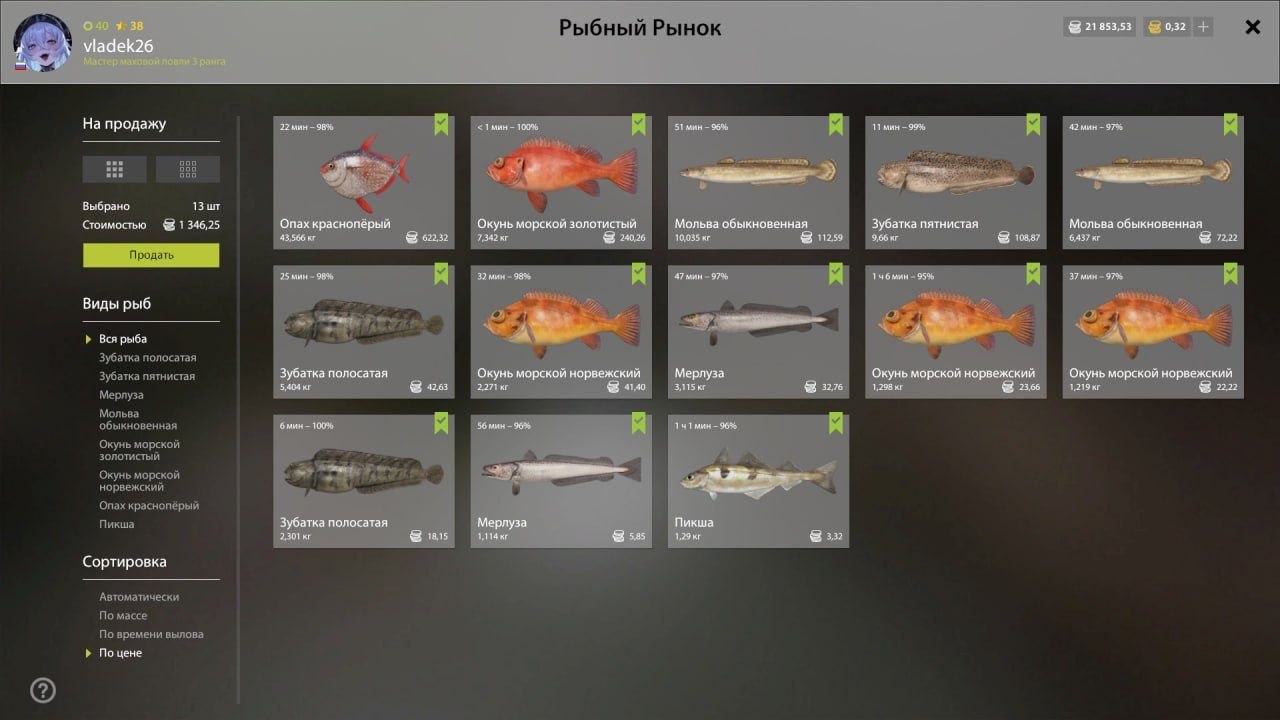The width and height of the screenshot is (1280, 720).
Task: Select the Опах краснопёрый fish card
Action: [363, 180]
